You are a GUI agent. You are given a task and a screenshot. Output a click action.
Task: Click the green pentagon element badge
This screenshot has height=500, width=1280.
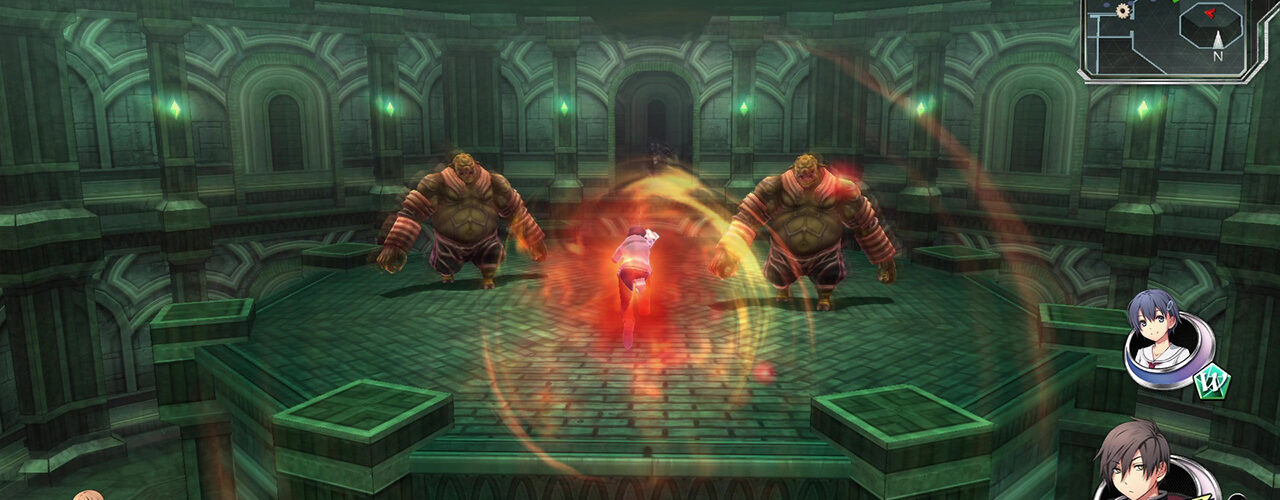point(1212,381)
